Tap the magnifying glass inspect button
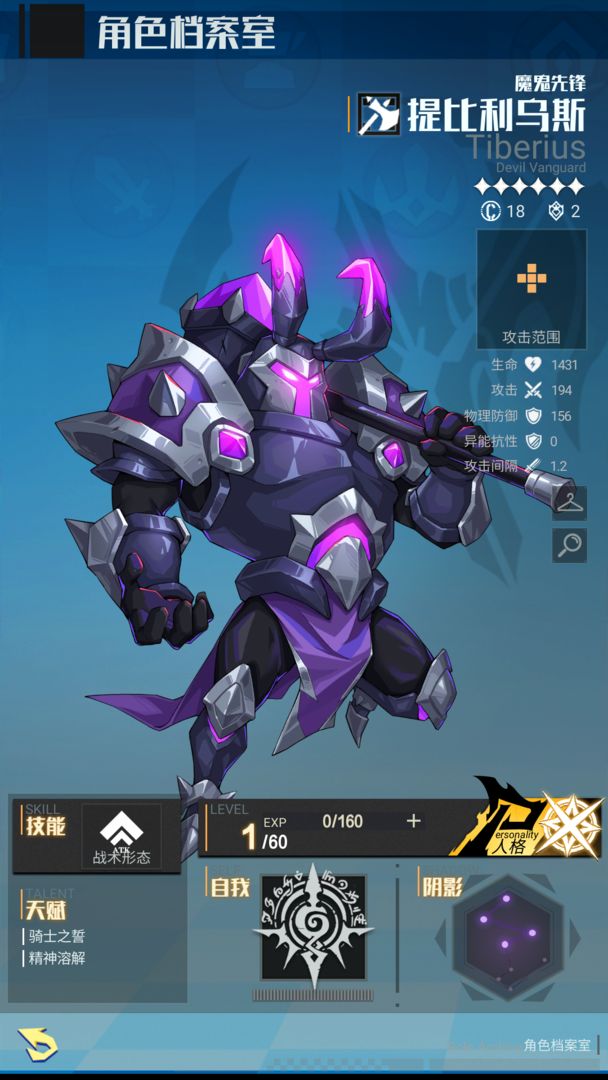Image resolution: width=608 pixels, height=1080 pixels. pos(569,545)
